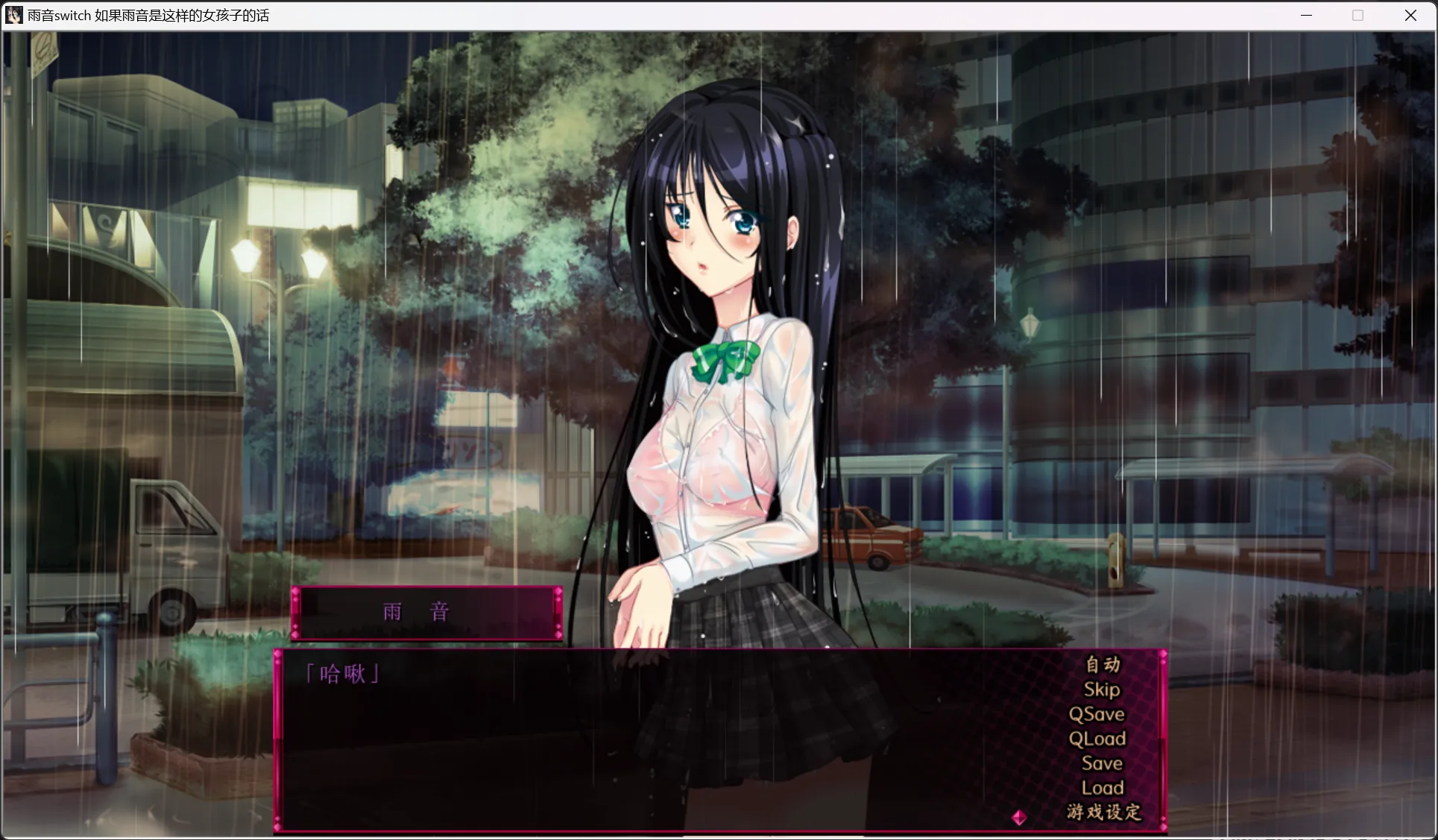This screenshot has width=1438, height=840.
Task: Click the diamond ornament on textbox bottom-right corner
Action: 1163,827
